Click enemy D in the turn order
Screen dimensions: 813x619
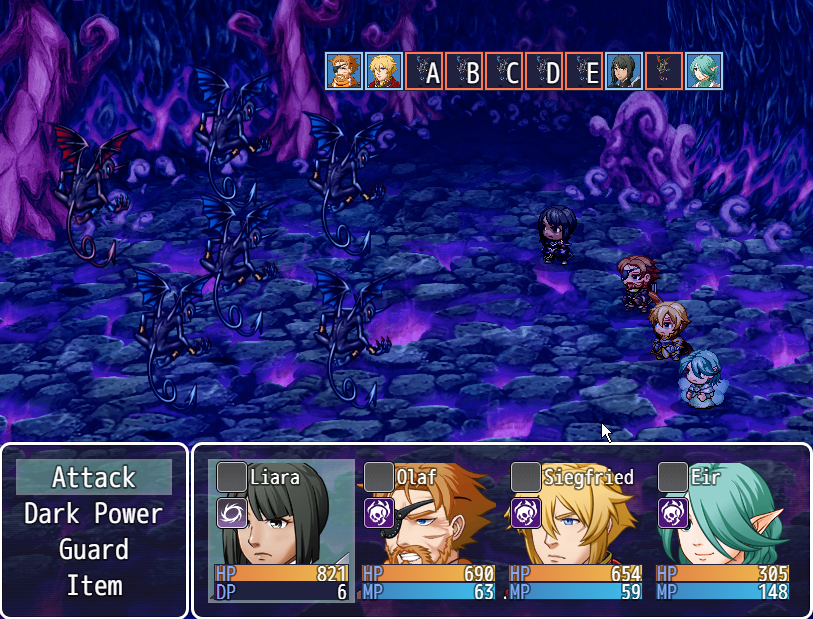(x=544, y=72)
